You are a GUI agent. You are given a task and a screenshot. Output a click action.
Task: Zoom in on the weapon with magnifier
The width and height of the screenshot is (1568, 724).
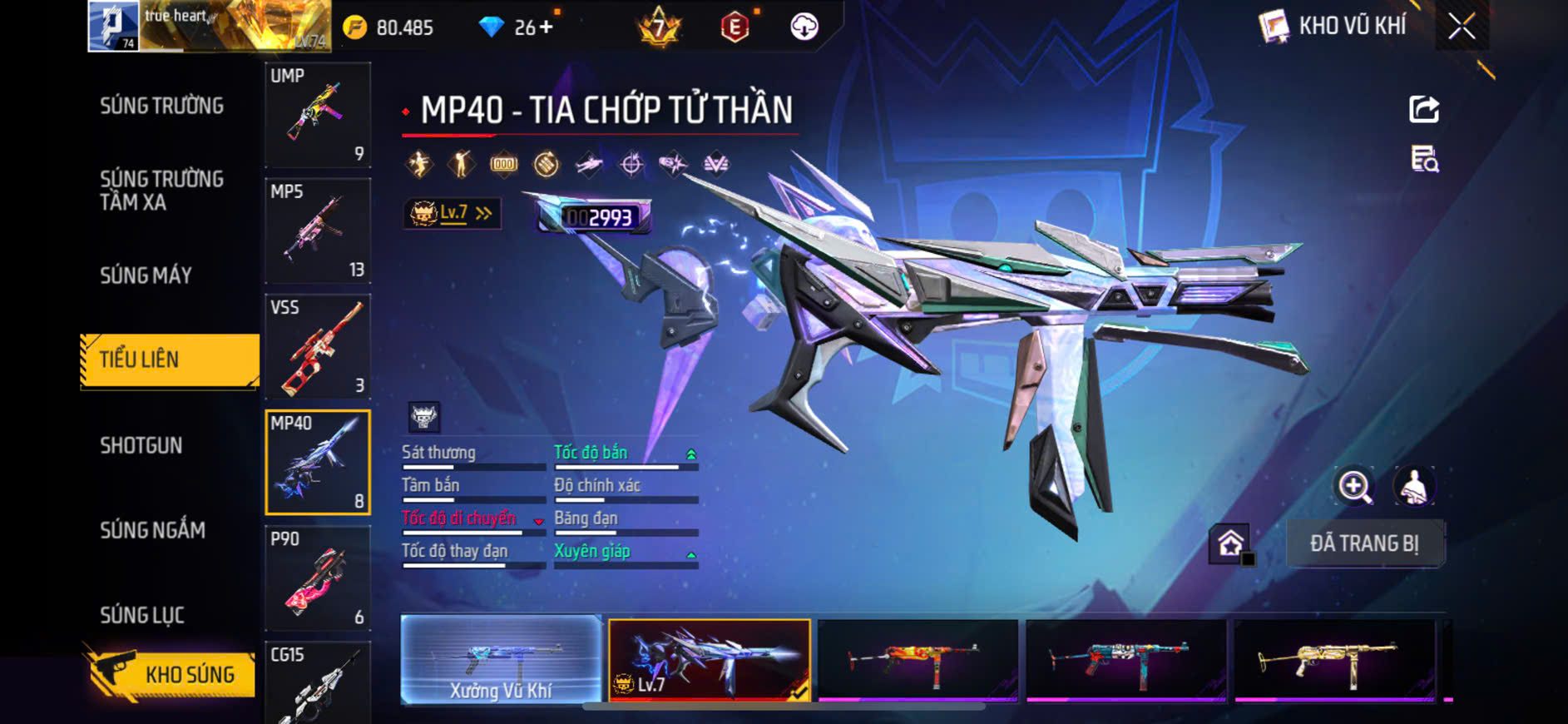[1354, 486]
